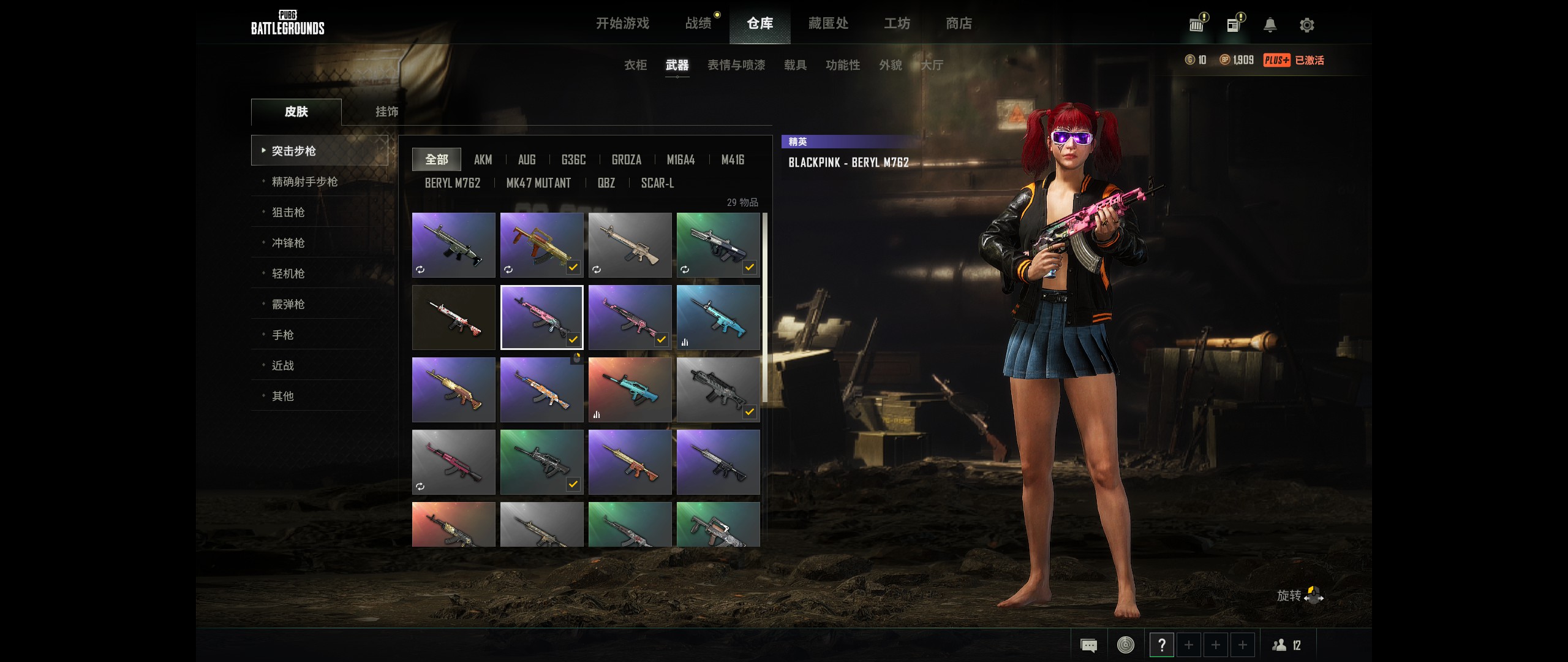Open the notifications bell
The image size is (1568, 662).
1270,25
